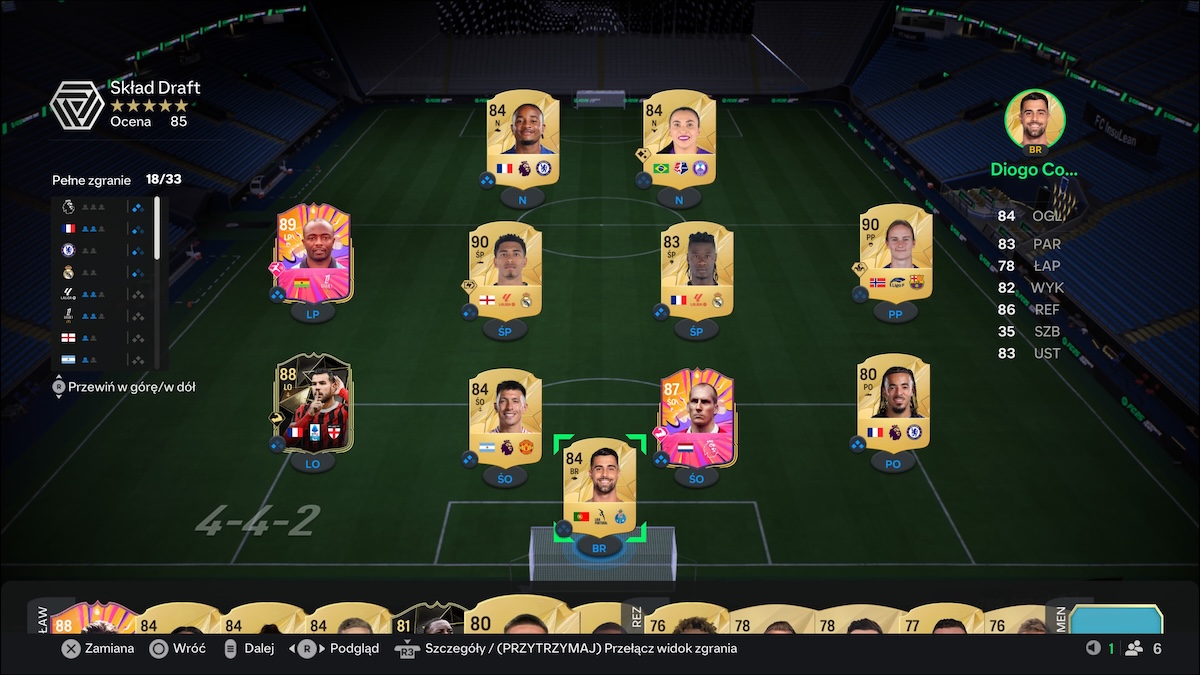Select the 77-rated reserve card

pos(936,621)
